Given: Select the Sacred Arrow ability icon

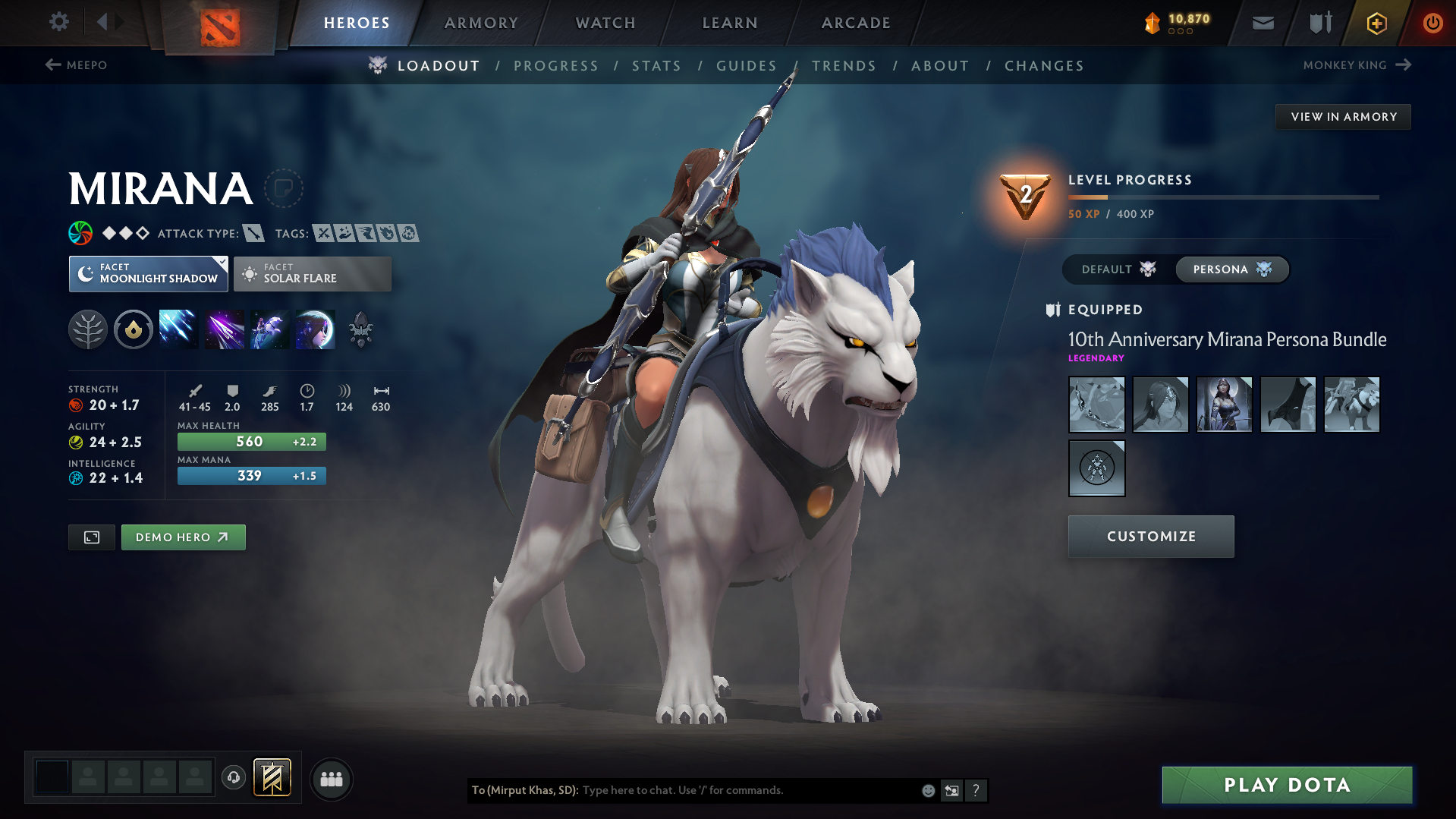Looking at the screenshot, I should pyautogui.click(x=225, y=329).
